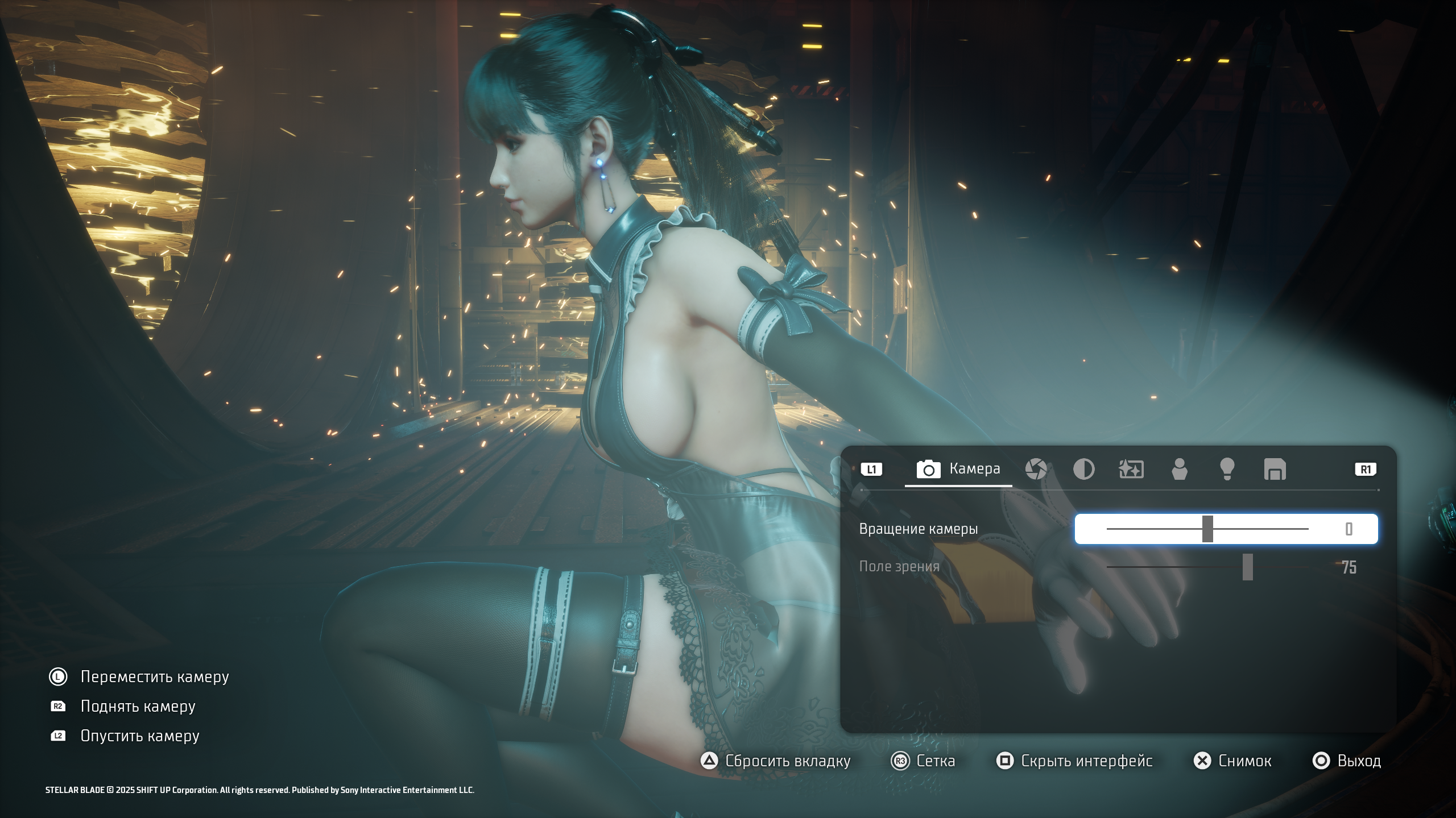The width and height of the screenshot is (1456, 818).
Task: Click the Поле зрения slider handle
Action: [1247, 567]
